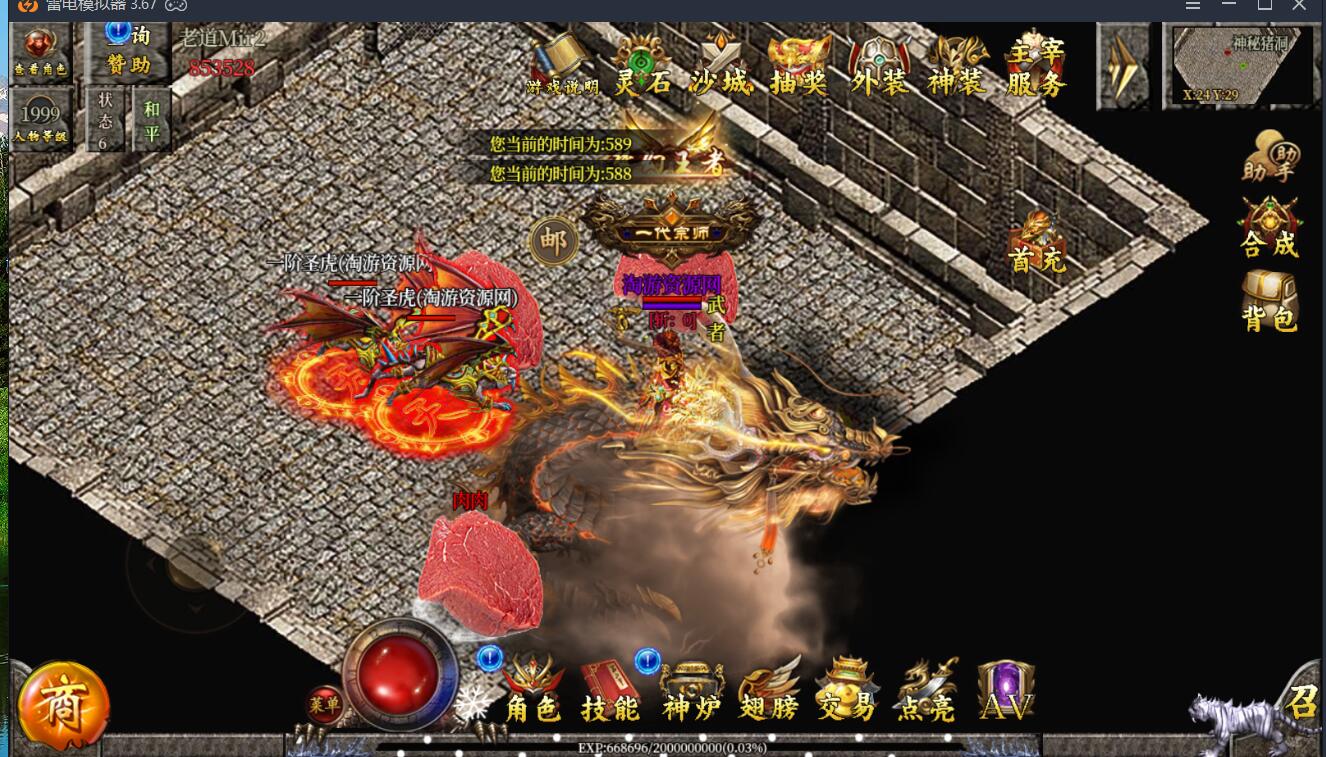Open the 翅膀 wings menu
The image size is (1326, 757).
point(769,692)
